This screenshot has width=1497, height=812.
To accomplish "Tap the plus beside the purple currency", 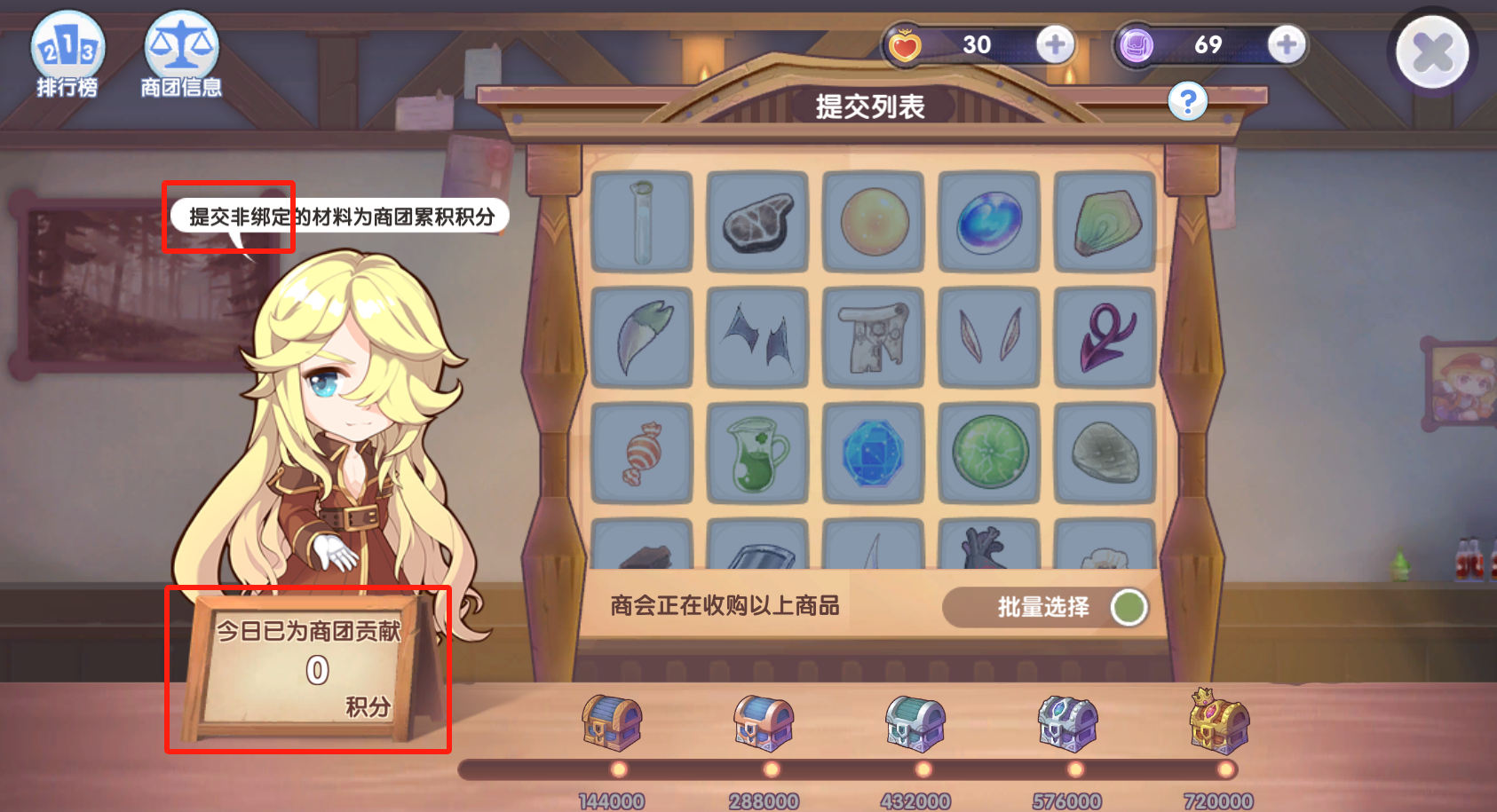I will [1285, 44].
